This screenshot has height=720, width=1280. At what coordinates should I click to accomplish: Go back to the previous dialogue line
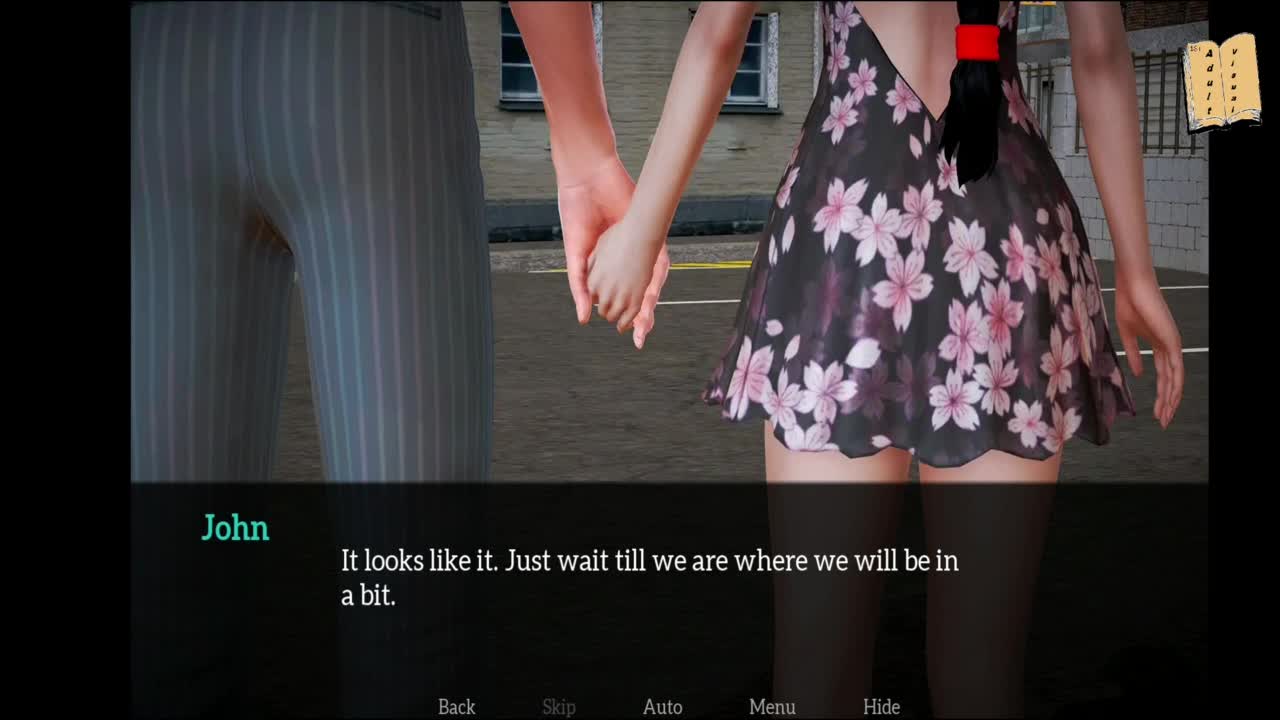point(456,707)
